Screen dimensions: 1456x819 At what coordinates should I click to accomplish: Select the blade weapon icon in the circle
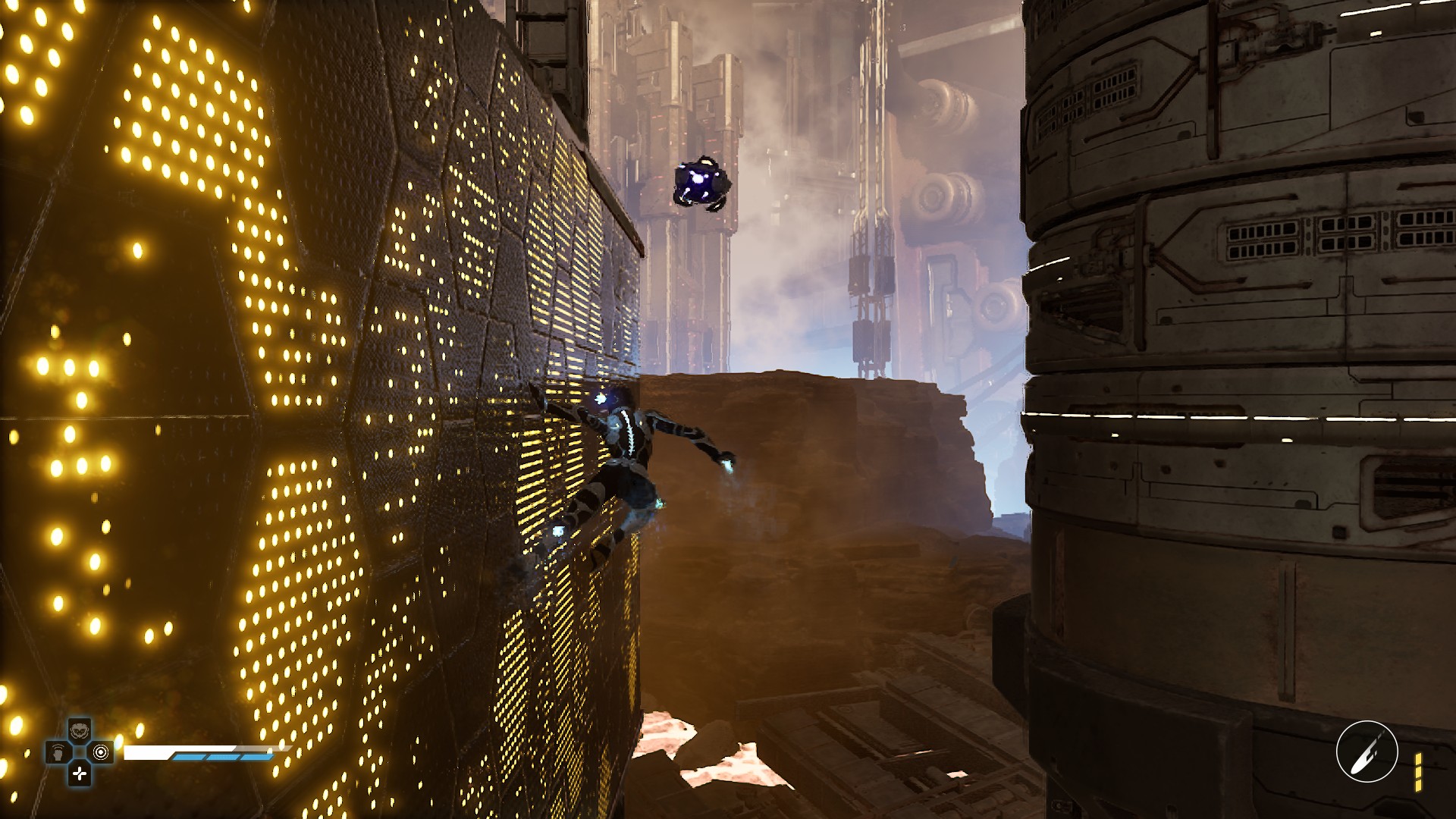tap(1367, 752)
